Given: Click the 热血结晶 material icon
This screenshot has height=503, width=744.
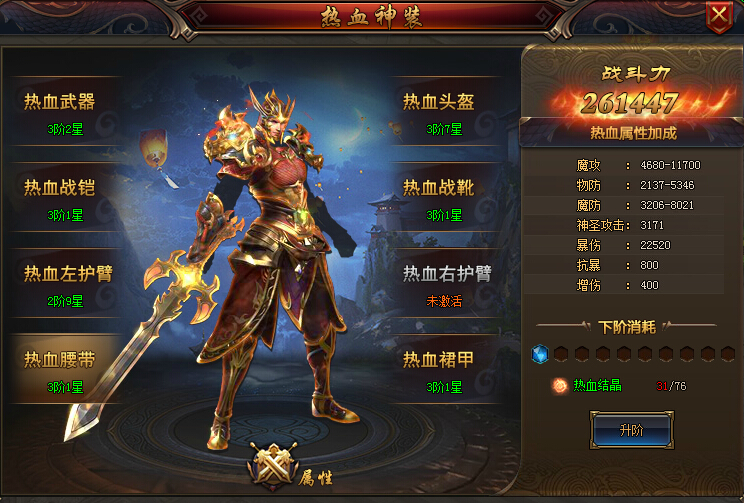Looking at the screenshot, I should click(x=561, y=386).
